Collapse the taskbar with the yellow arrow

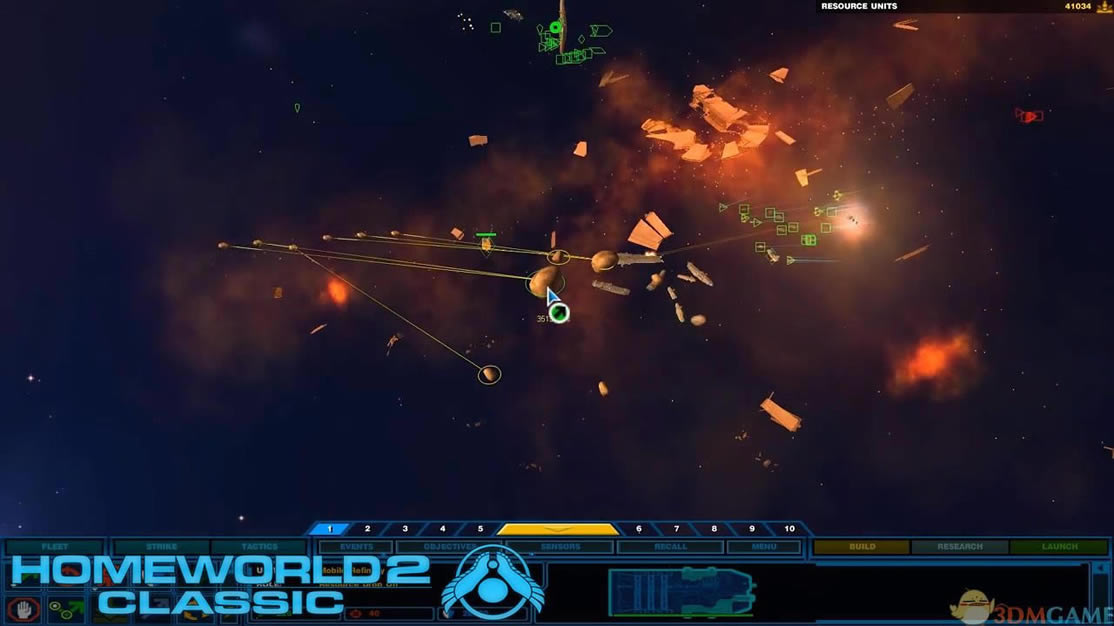tap(558, 529)
